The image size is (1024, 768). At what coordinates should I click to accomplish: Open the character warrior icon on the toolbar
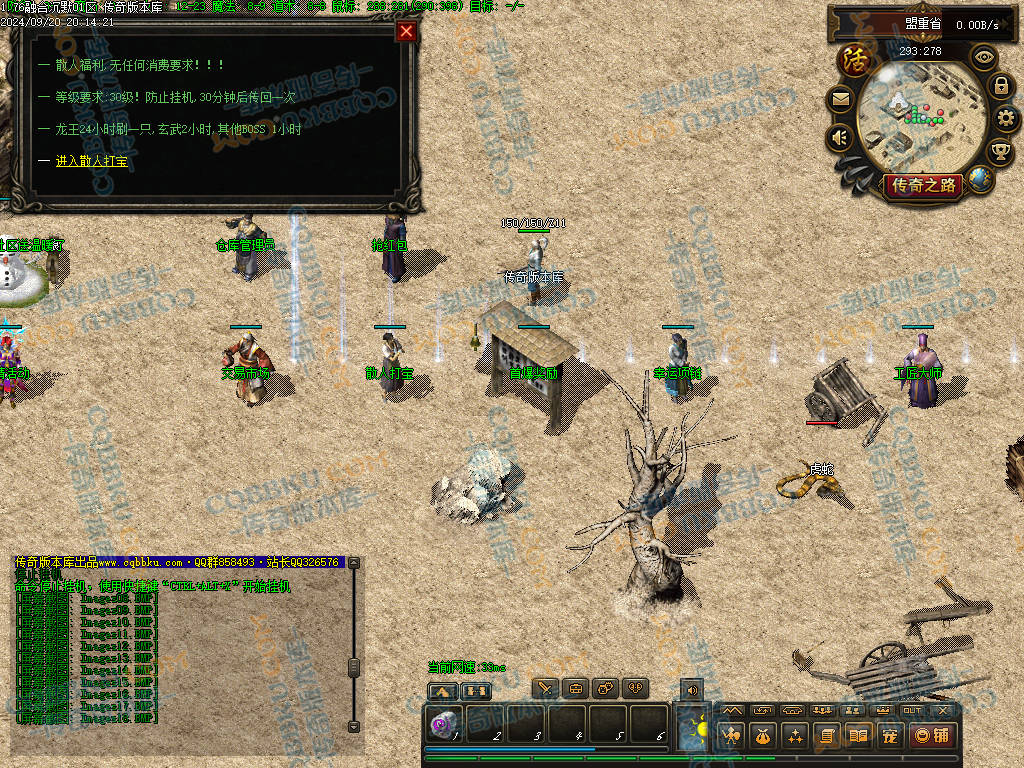point(731,736)
